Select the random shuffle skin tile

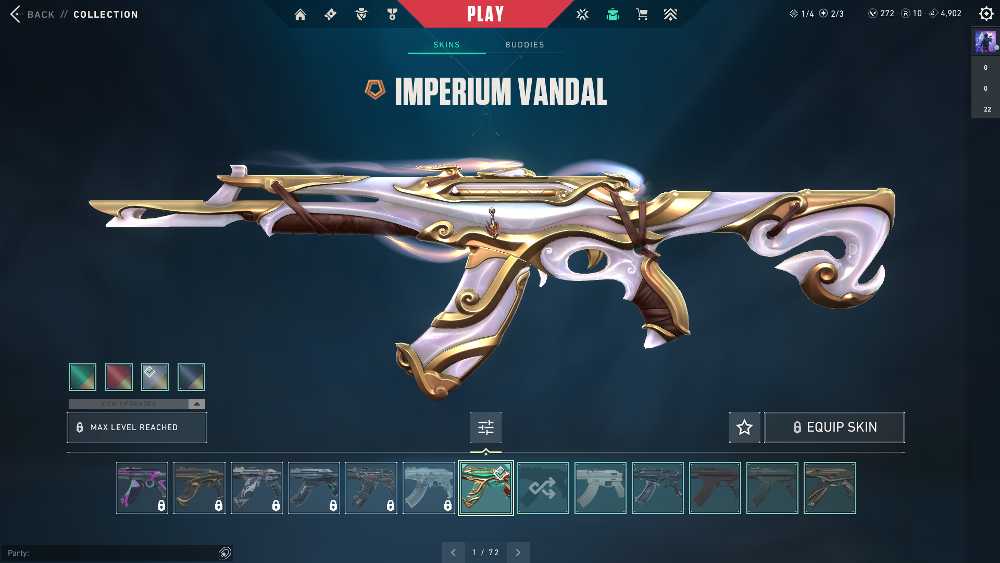tap(543, 488)
